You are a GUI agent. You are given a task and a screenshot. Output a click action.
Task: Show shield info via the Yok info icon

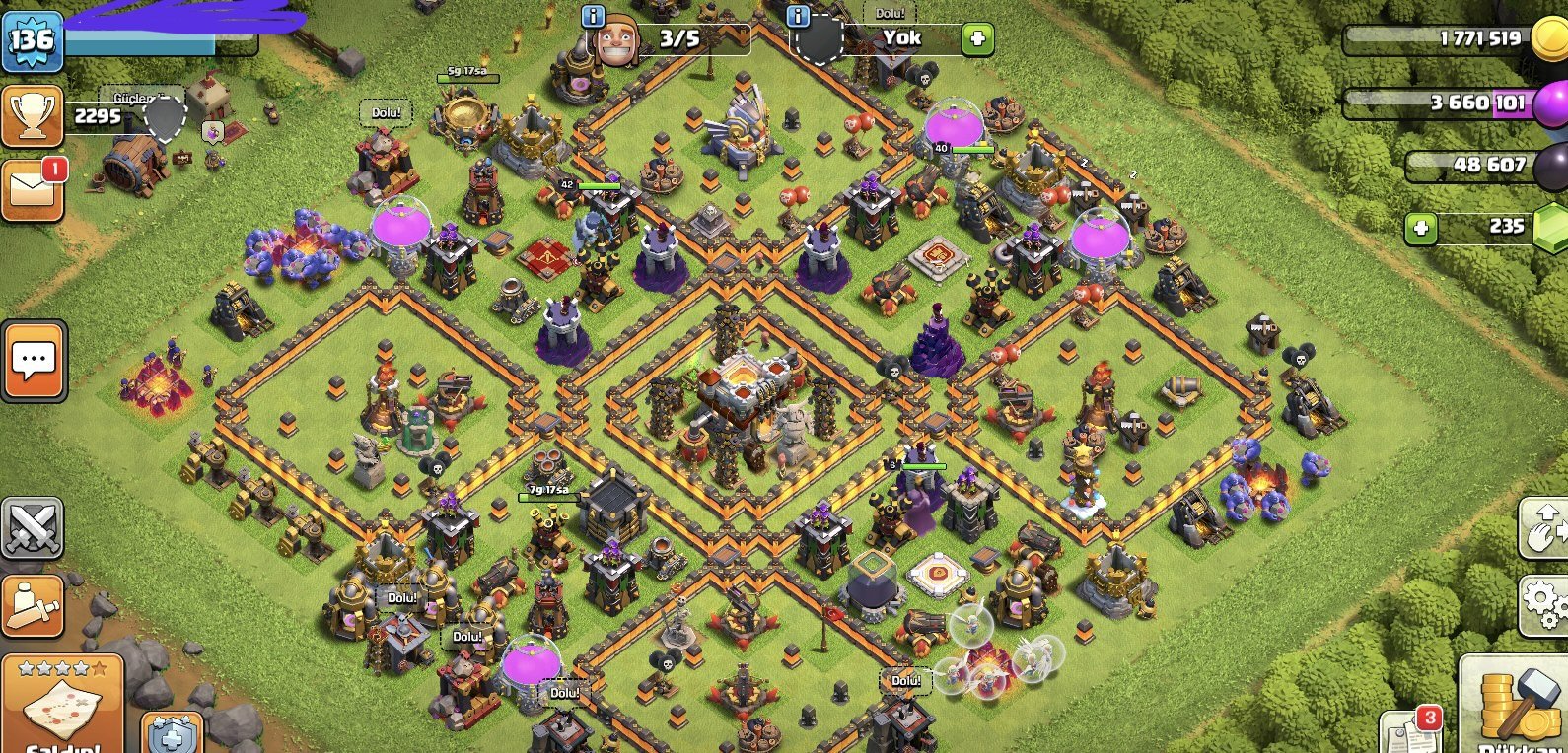click(798, 16)
